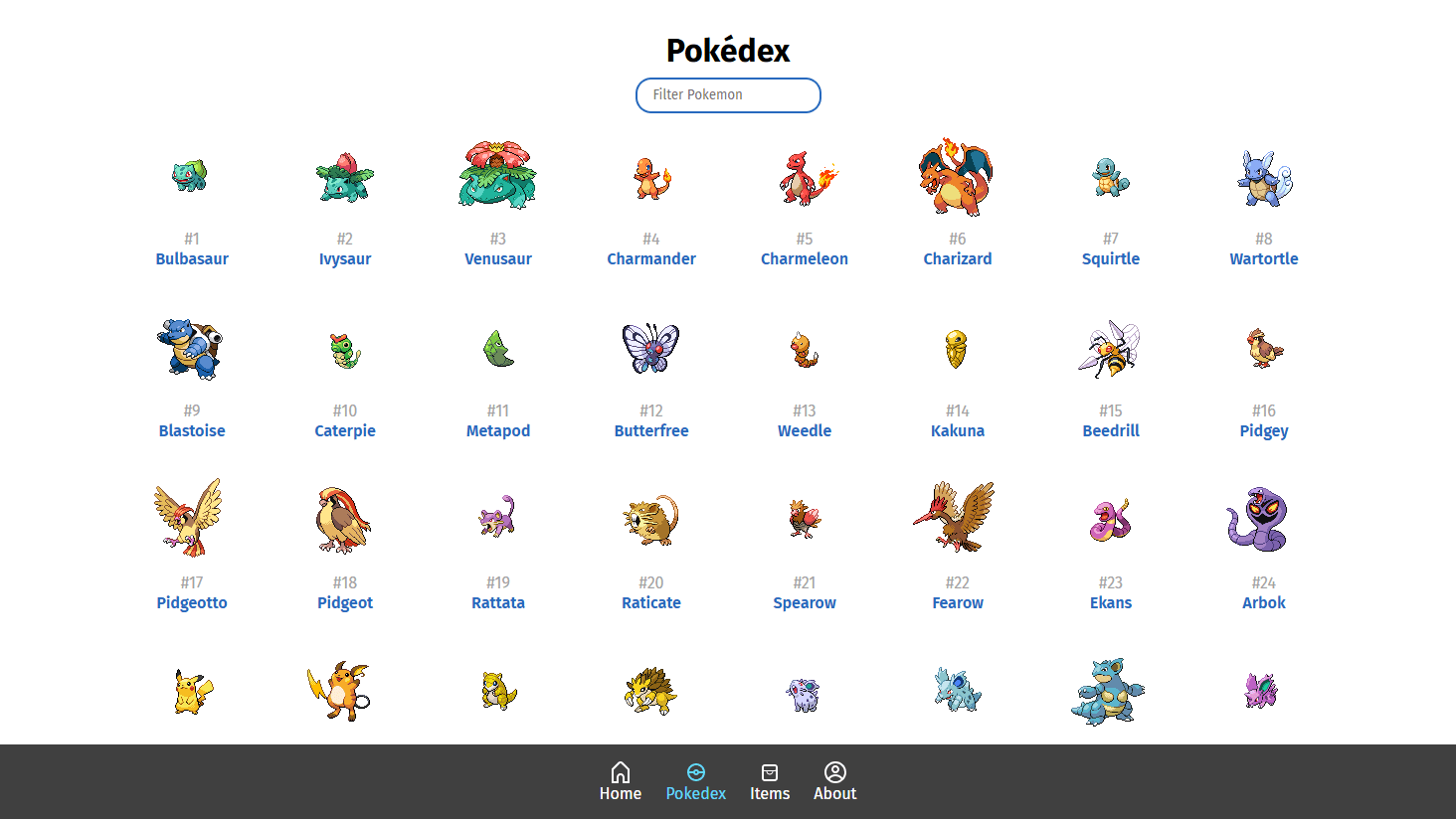
Task: Click the Pikachu sprite
Action: [191, 688]
